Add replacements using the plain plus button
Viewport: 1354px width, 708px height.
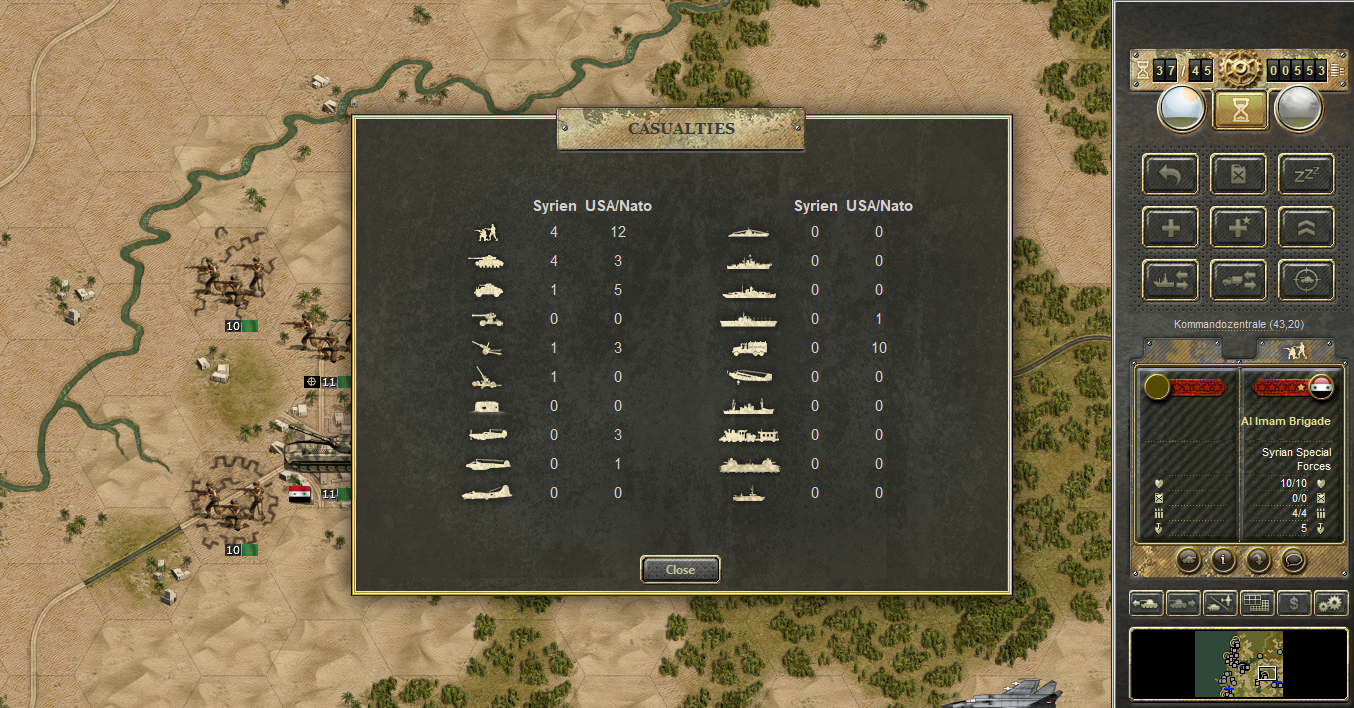(x=1169, y=227)
